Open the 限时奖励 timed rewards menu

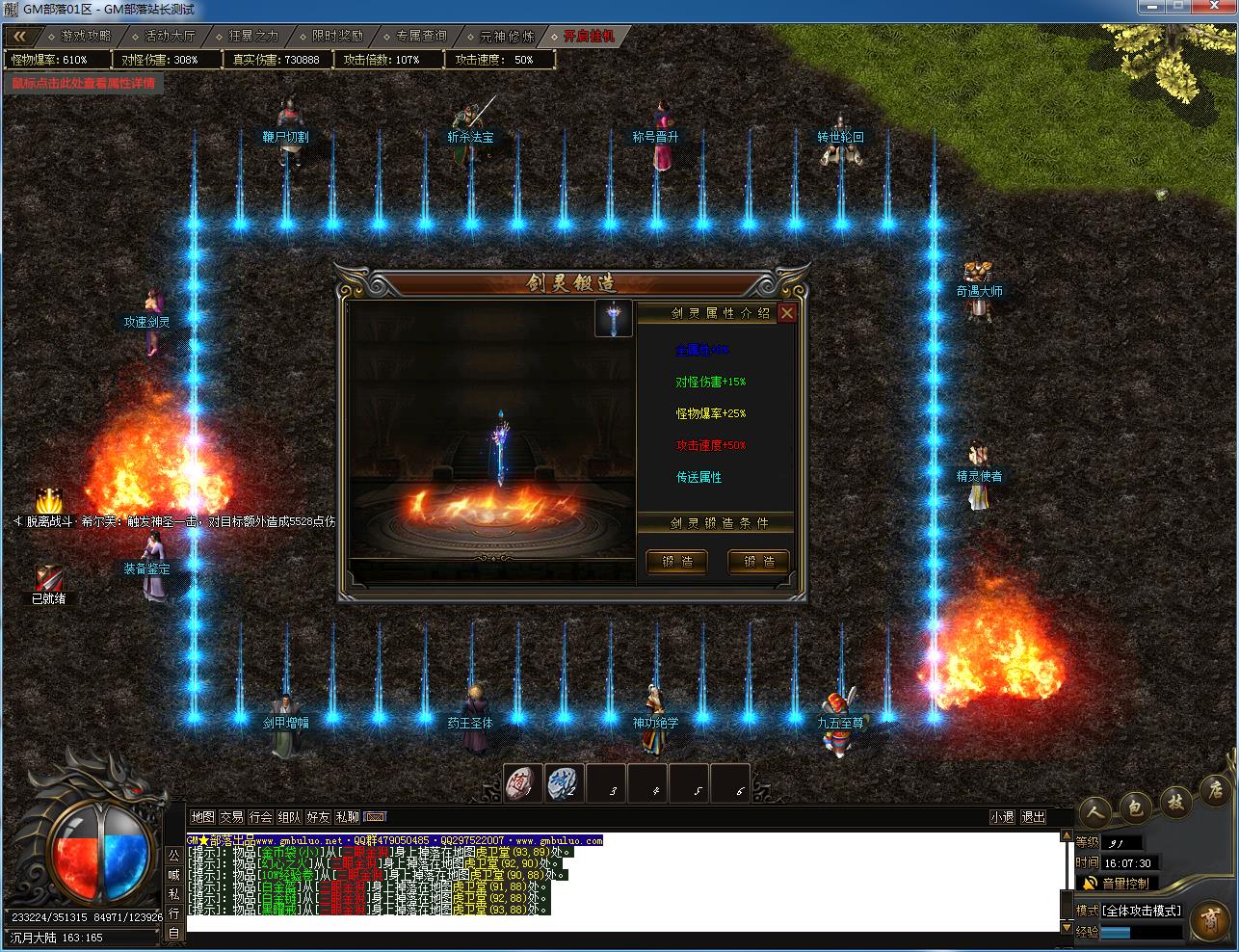[337, 37]
